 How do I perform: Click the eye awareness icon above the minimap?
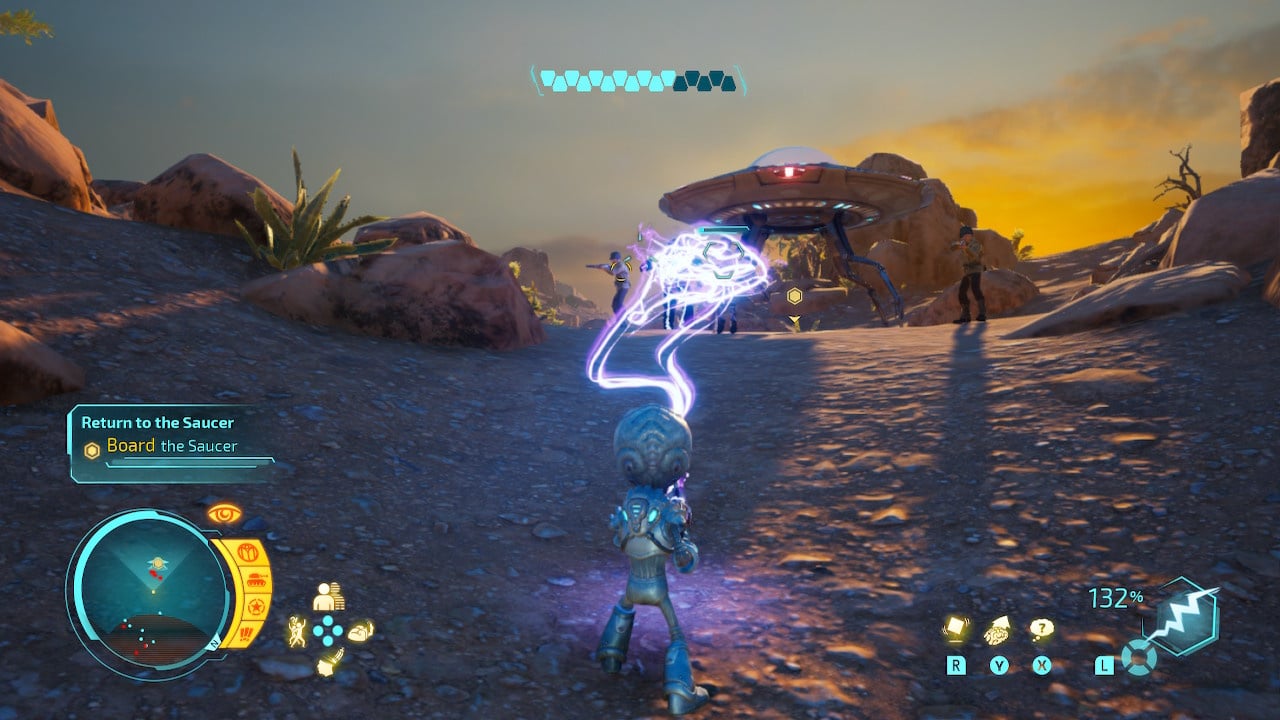tap(224, 513)
